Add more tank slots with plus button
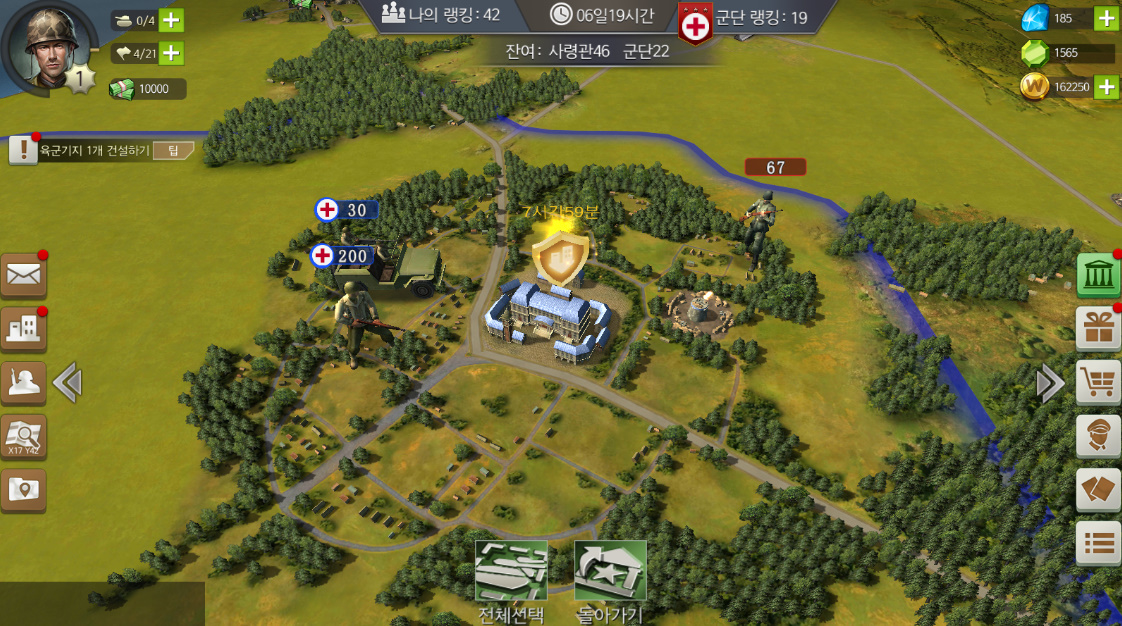This screenshot has width=1122, height=626. (171, 20)
